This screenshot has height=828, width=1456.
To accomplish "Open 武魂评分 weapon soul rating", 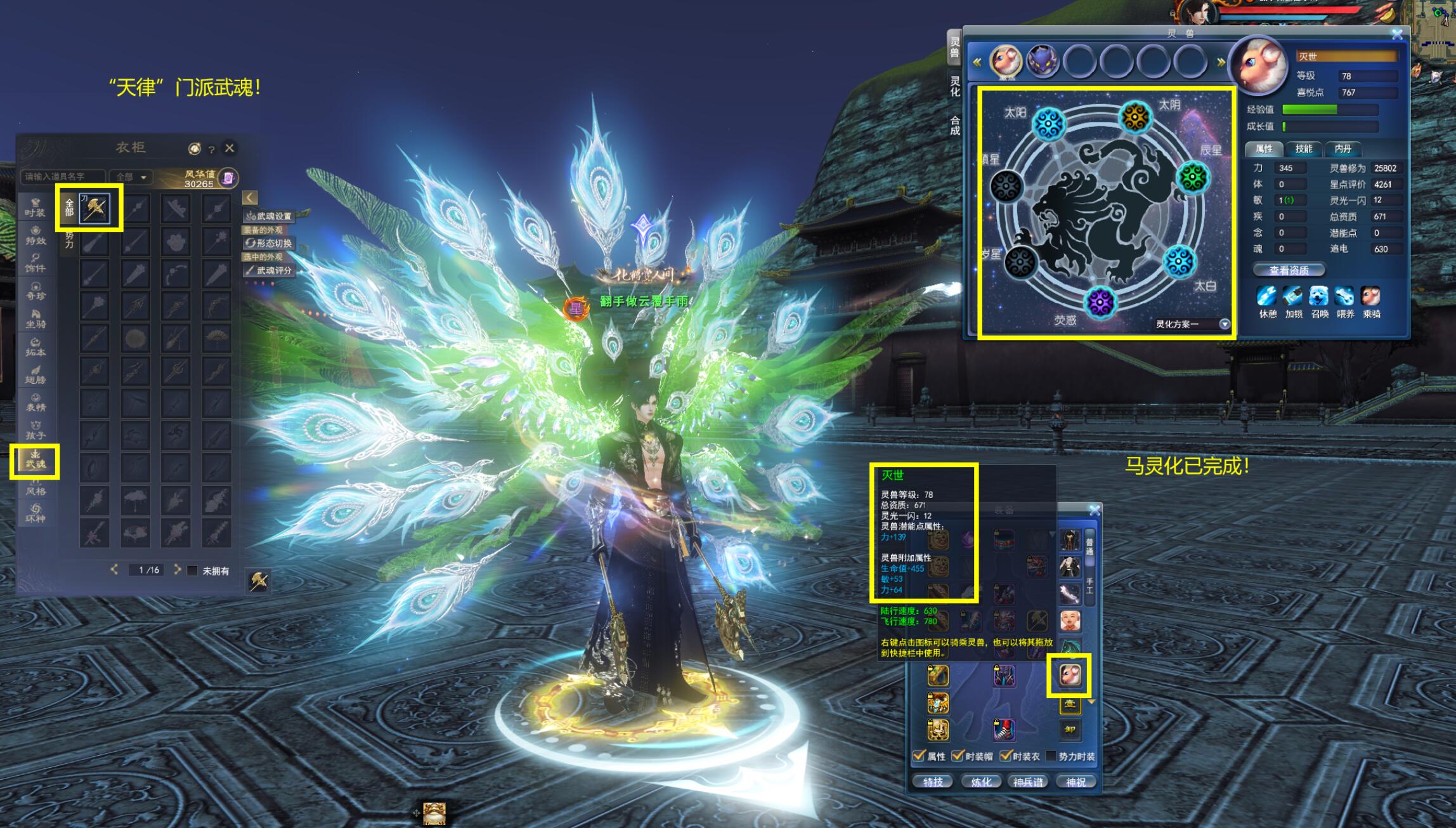I will tap(270, 270).
